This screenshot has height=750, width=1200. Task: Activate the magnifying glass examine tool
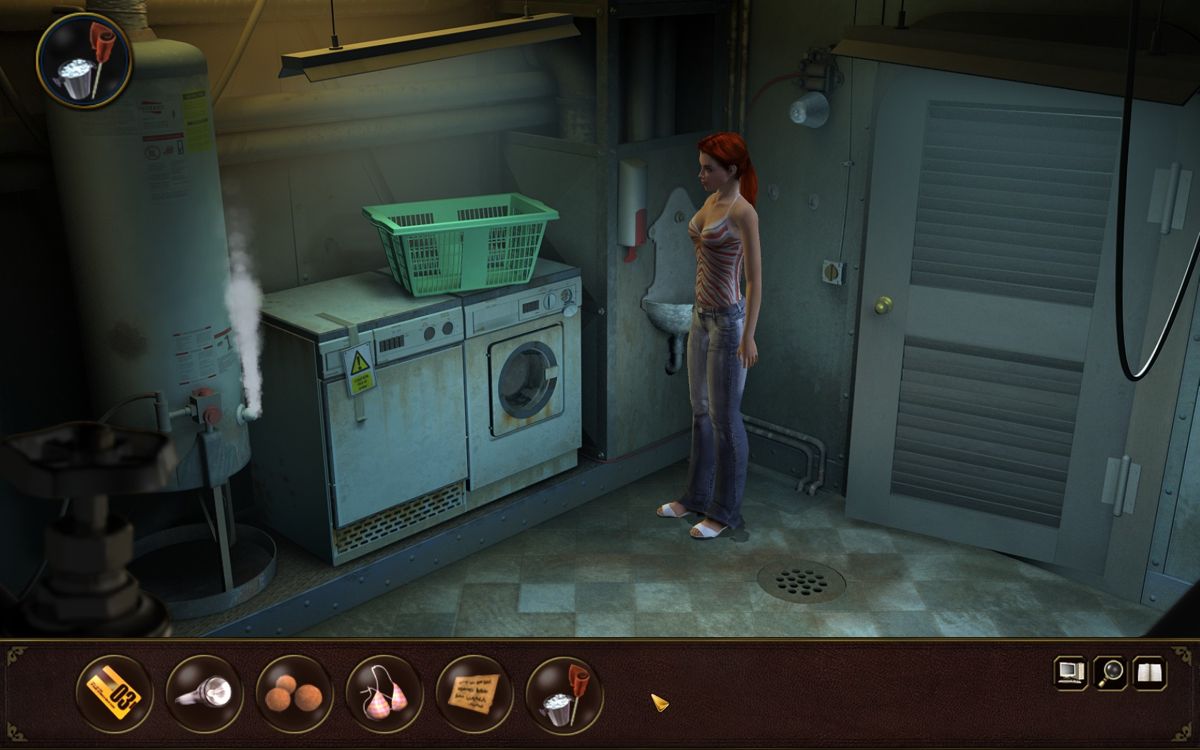tap(1110, 672)
